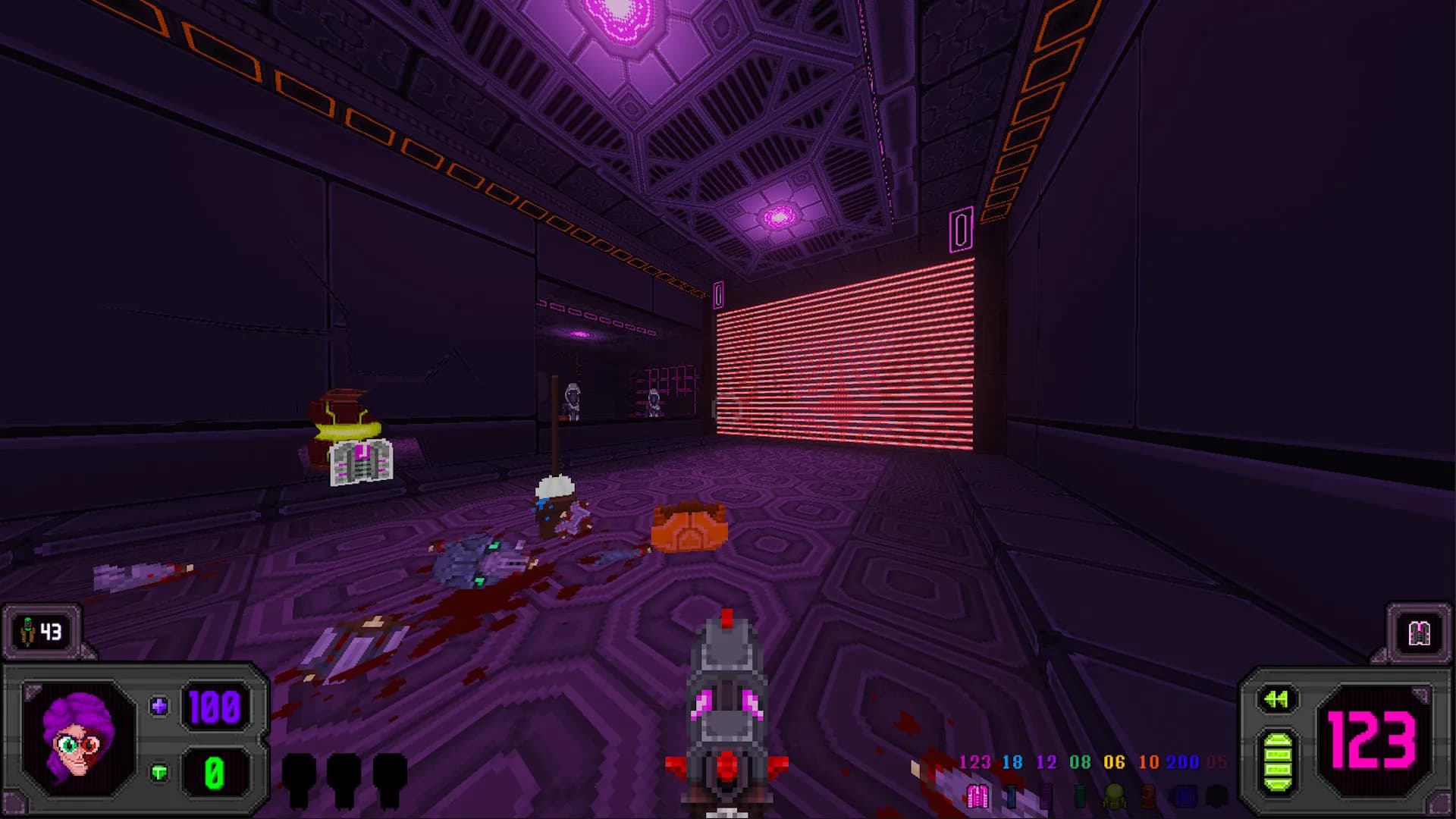Select the blue tube ammo icon
Image resolution: width=1456 pixels, height=819 pixels.
pyautogui.click(x=1011, y=795)
